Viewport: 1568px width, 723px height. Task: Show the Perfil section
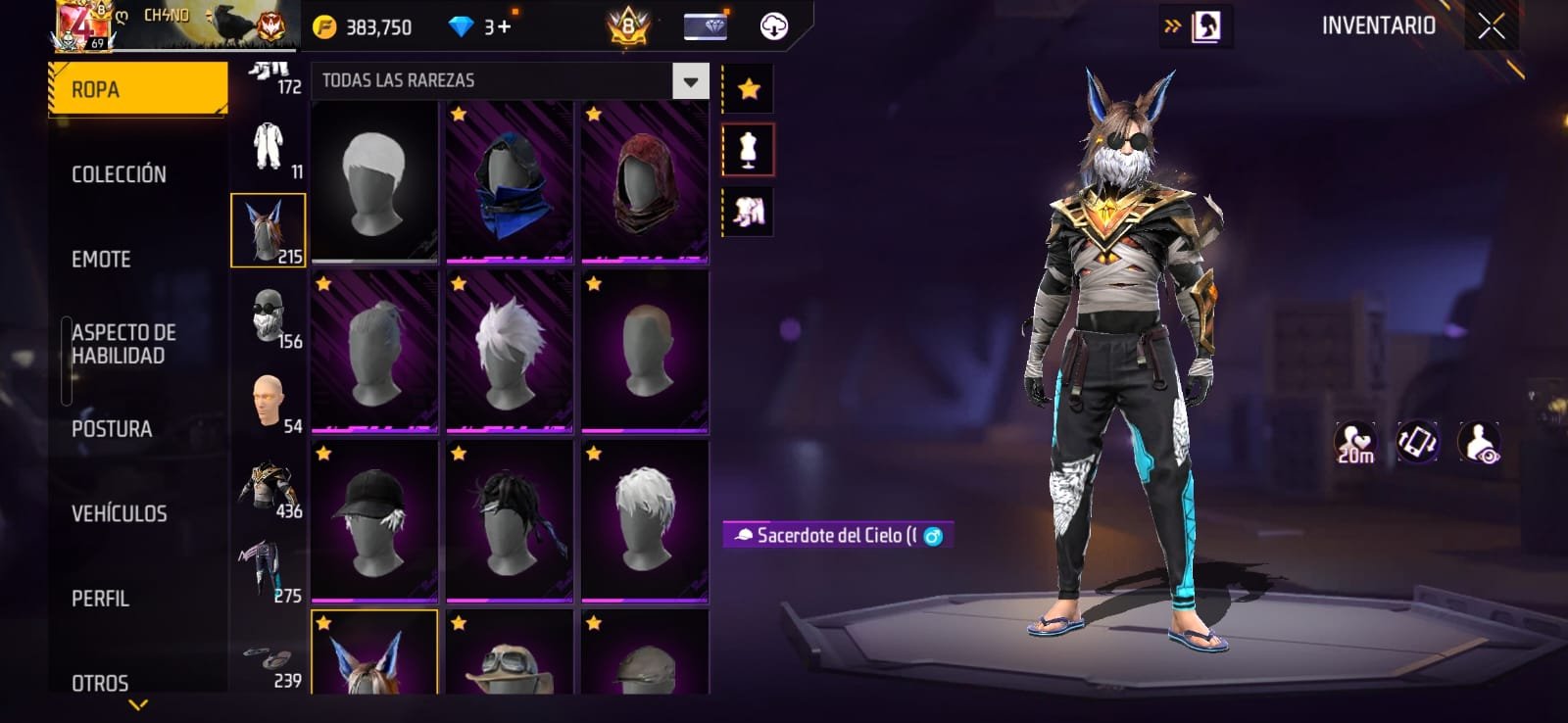click(x=100, y=599)
